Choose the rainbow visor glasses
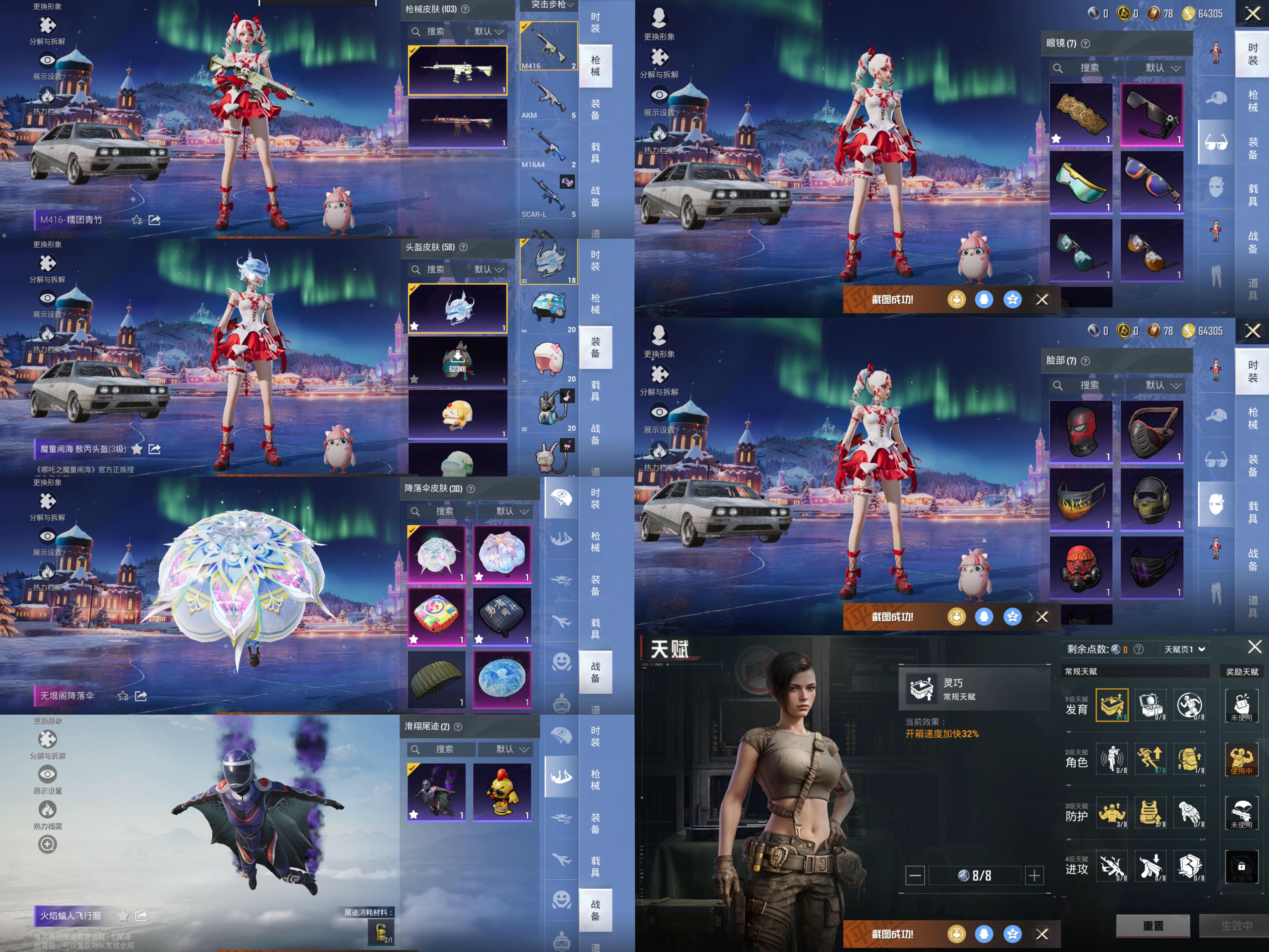Screen dimensions: 1269x952 pos(1081,182)
